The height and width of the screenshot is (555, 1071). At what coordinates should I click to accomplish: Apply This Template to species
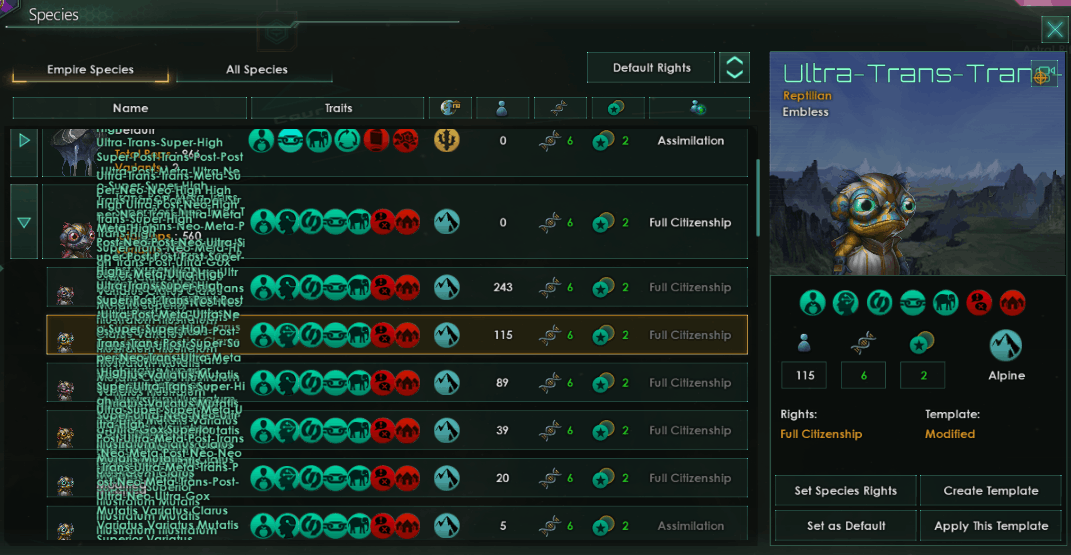pos(990,526)
